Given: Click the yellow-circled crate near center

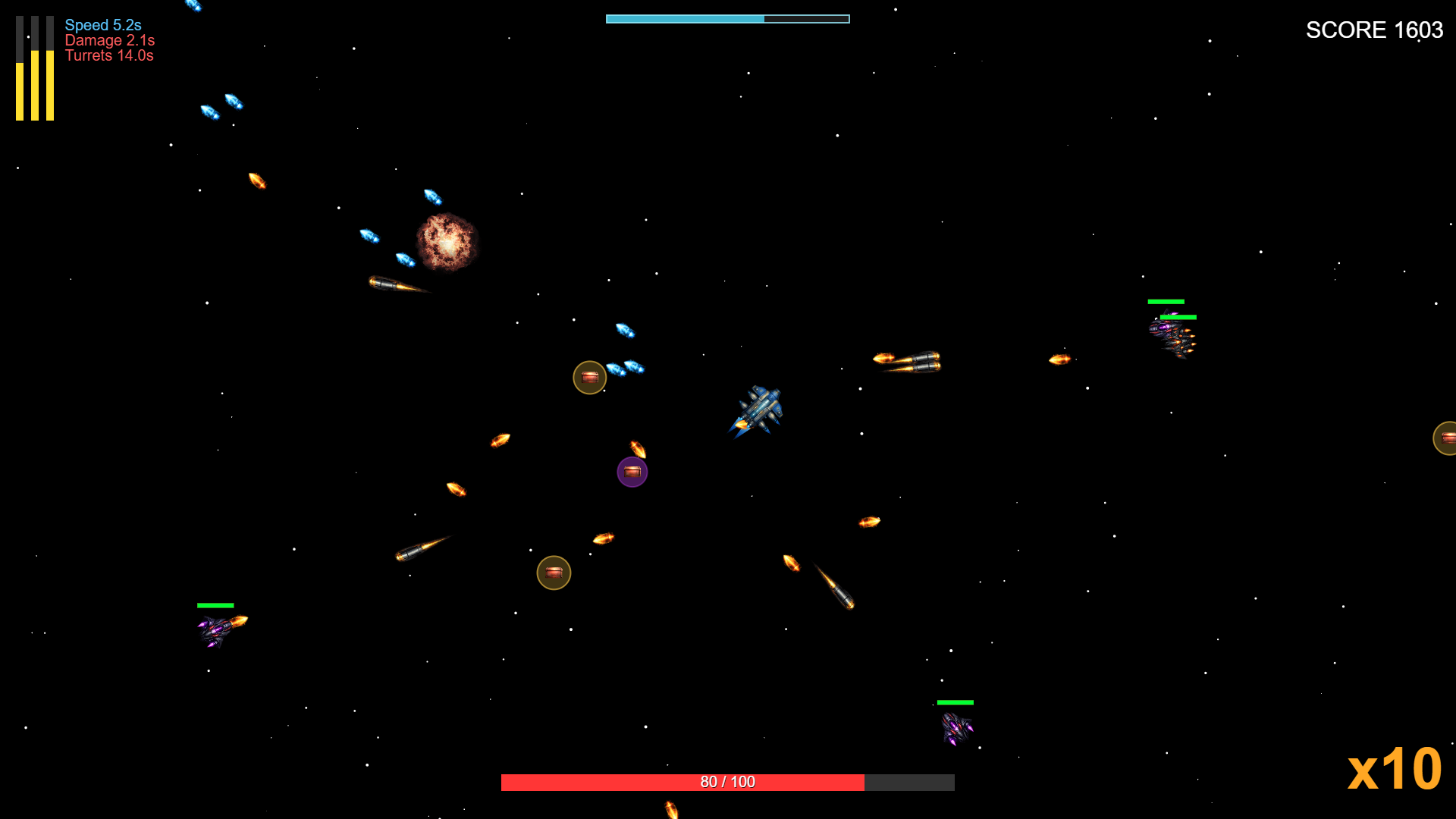Looking at the screenshot, I should tap(589, 377).
